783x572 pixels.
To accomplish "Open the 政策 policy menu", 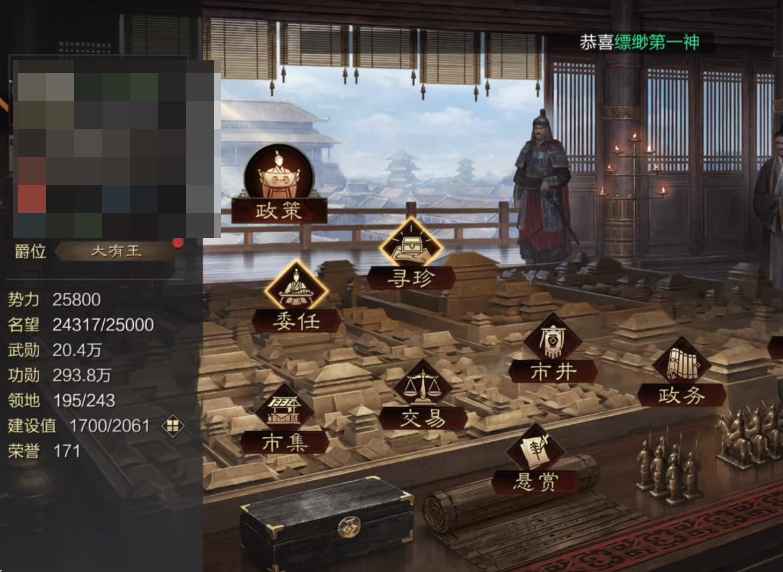I will [x=279, y=183].
